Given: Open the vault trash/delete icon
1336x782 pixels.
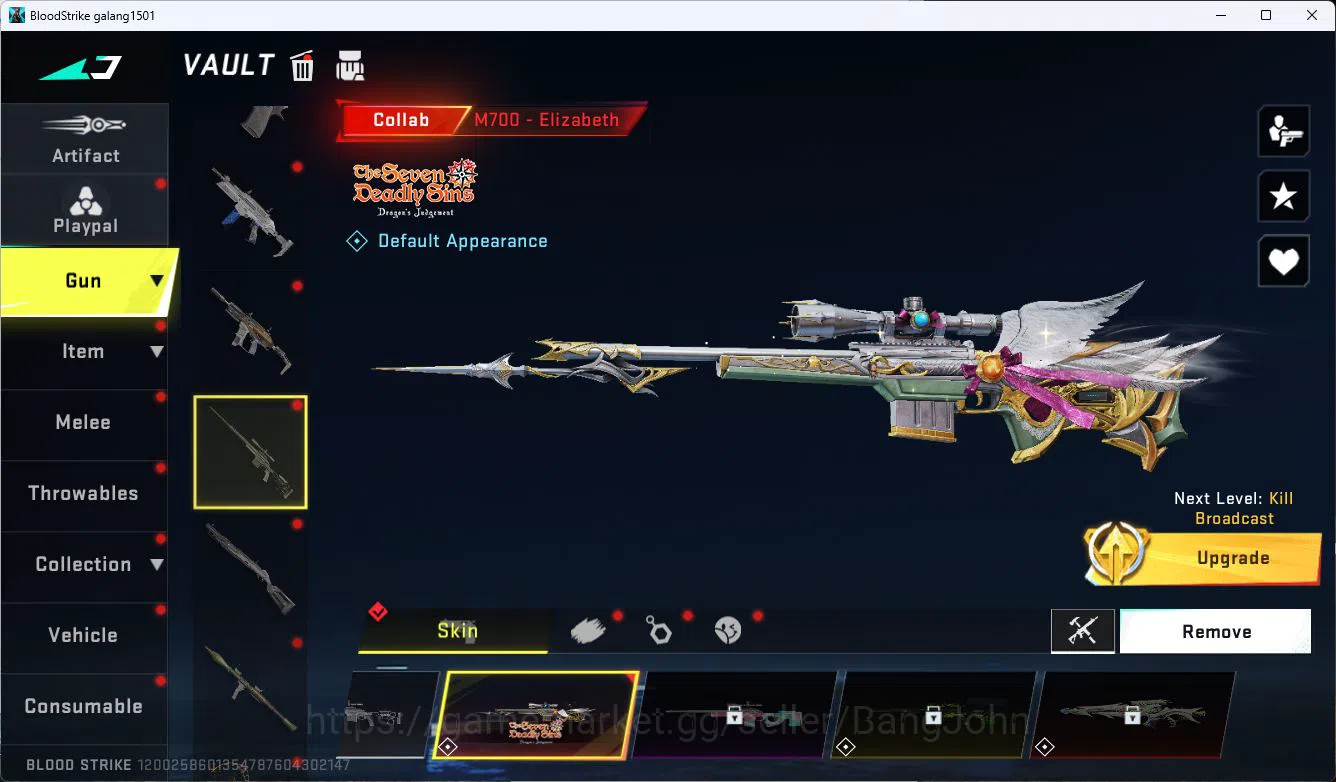Looking at the screenshot, I should (301, 65).
